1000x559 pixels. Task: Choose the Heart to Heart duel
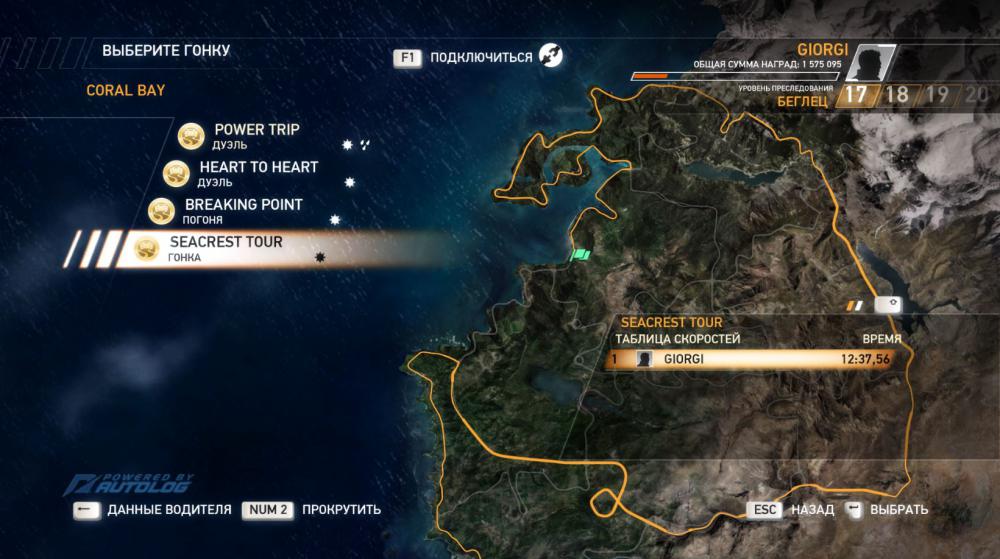click(258, 173)
